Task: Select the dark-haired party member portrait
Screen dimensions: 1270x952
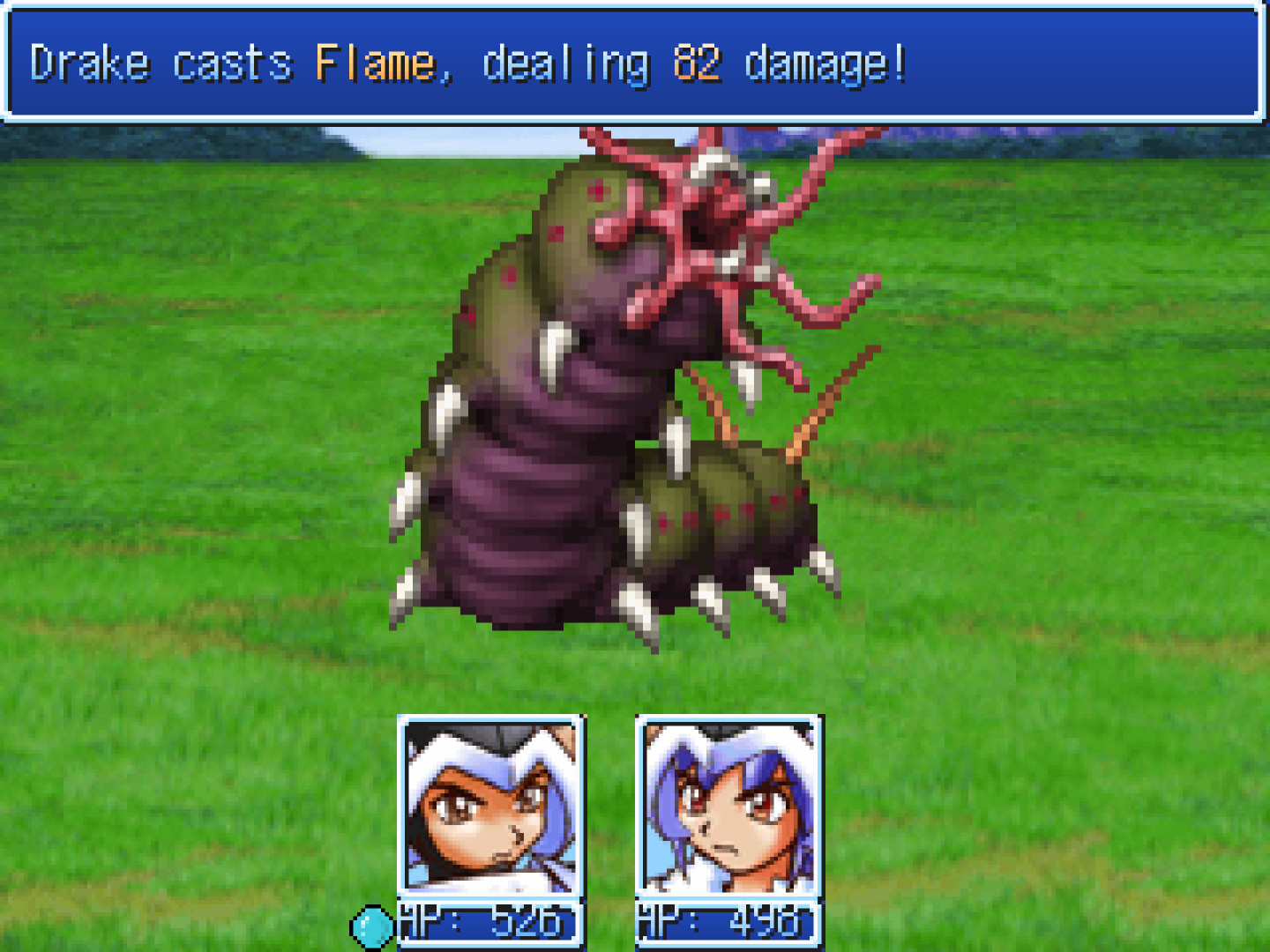Action: pos(491,805)
